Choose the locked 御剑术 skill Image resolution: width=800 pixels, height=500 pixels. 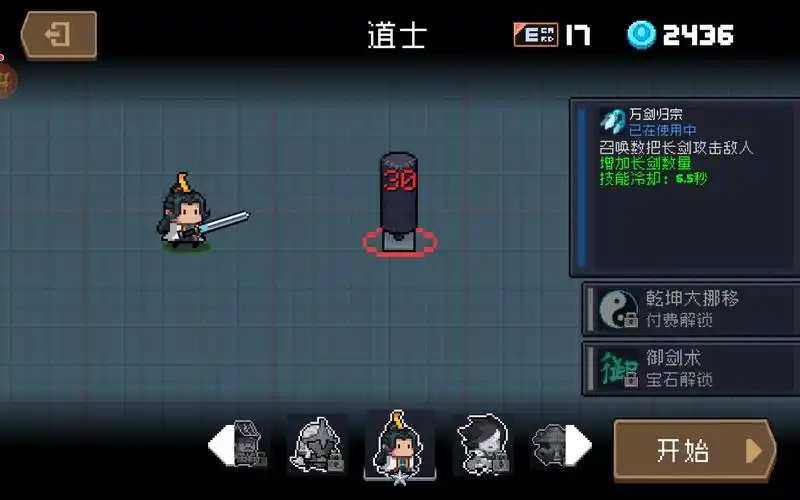(x=690, y=368)
